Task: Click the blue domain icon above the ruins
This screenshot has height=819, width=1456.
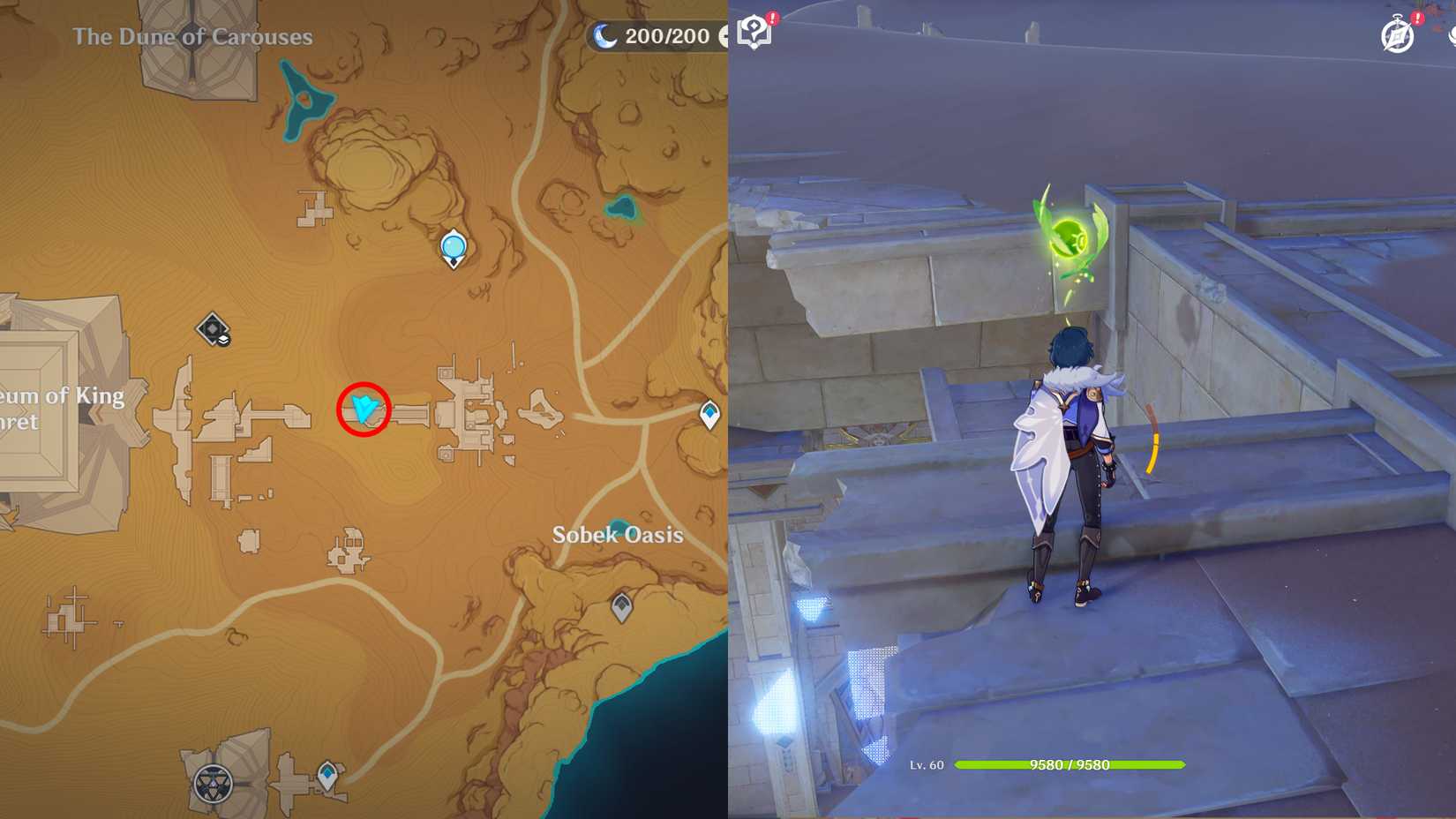Action: (x=452, y=247)
